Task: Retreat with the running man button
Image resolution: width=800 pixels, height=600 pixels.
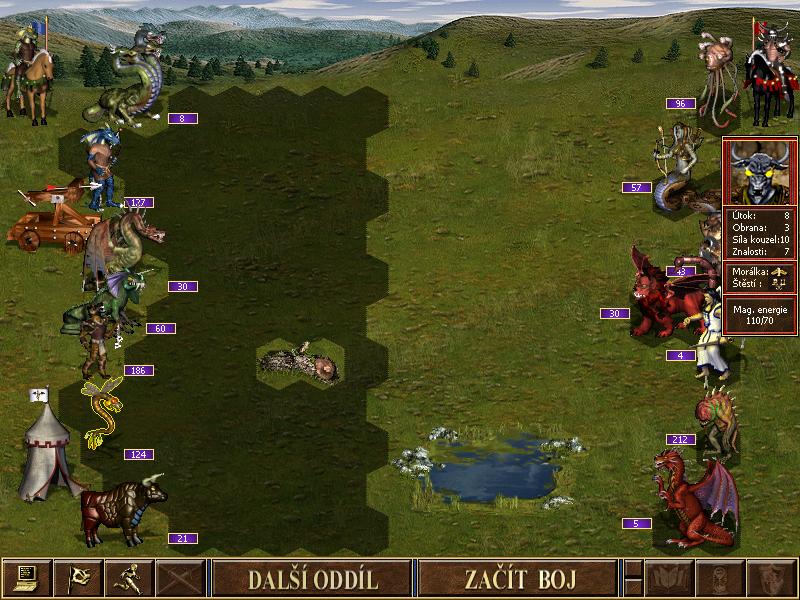Action: (129, 578)
